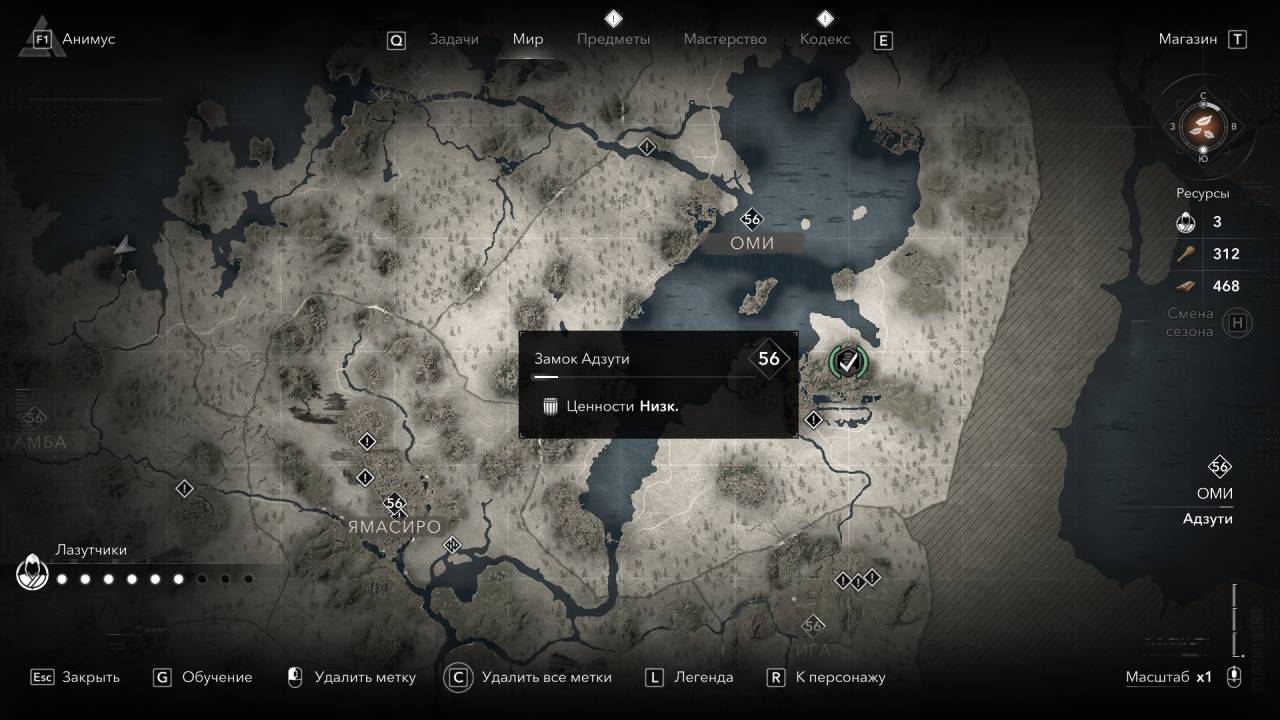Click the Оми region label on map
1280x720 pixels.
[x=752, y=243]
